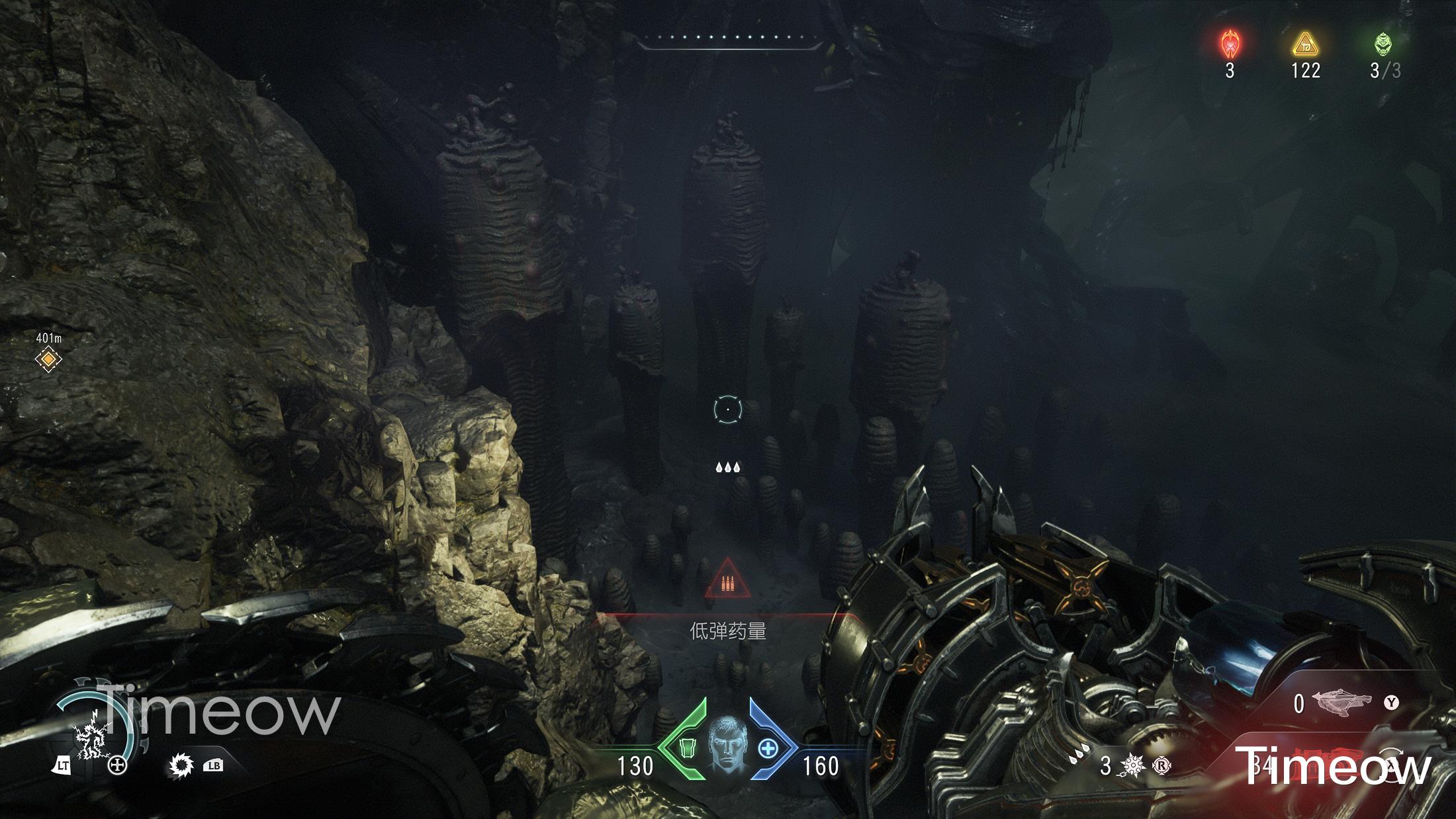This screenshot has height=819, width=1456.
Task: Select the orange diamond objective marker
Action: pyautogui.click(x=48, y=359)
